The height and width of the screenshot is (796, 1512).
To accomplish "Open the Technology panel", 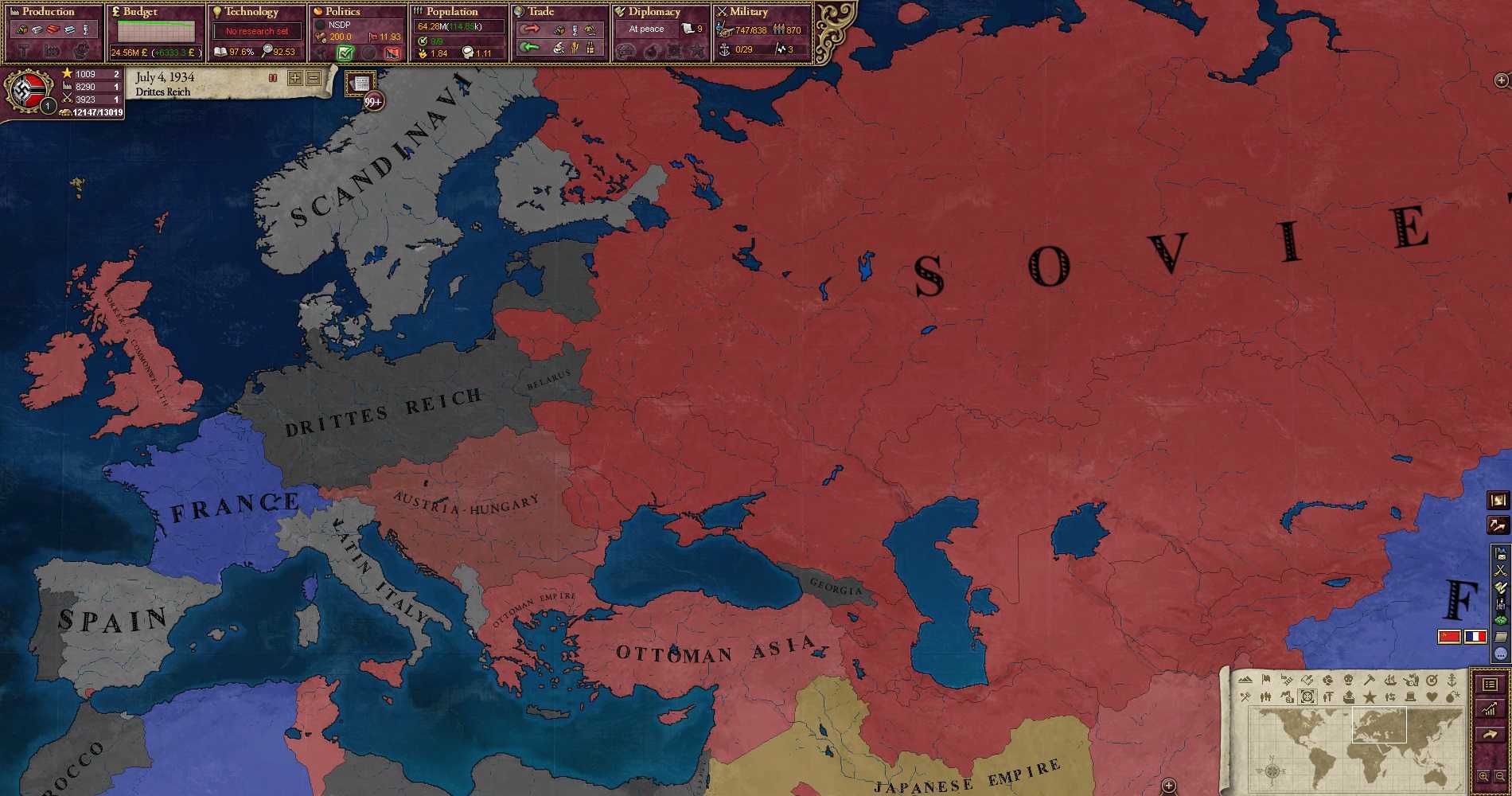I will click(x=251, y=12).
